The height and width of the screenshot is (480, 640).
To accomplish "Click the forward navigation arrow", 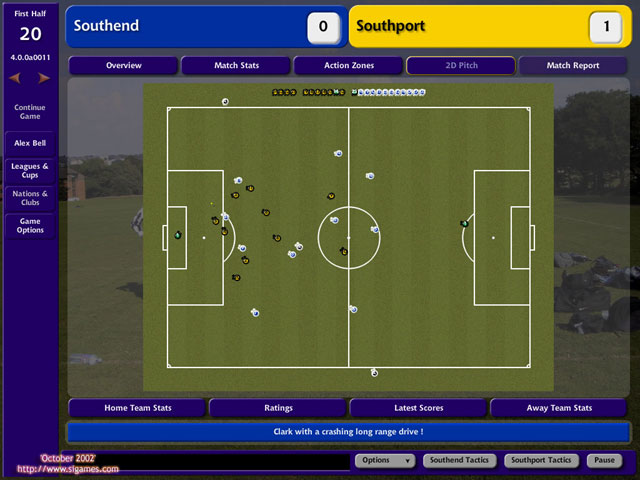I will [x=44, y=77].
